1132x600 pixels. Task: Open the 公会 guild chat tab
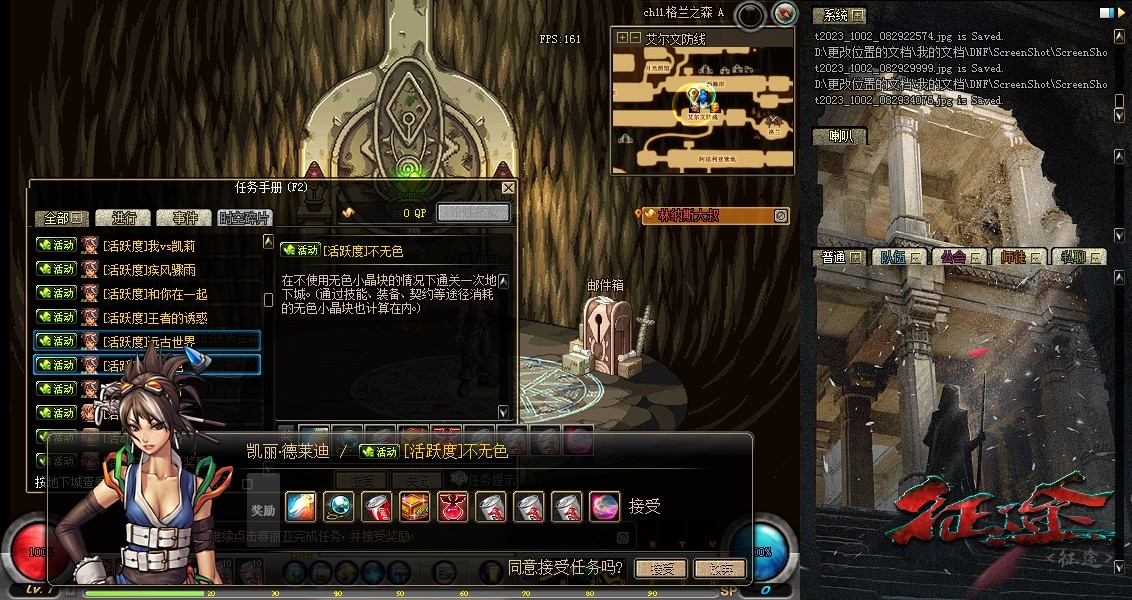pos(960,257)
